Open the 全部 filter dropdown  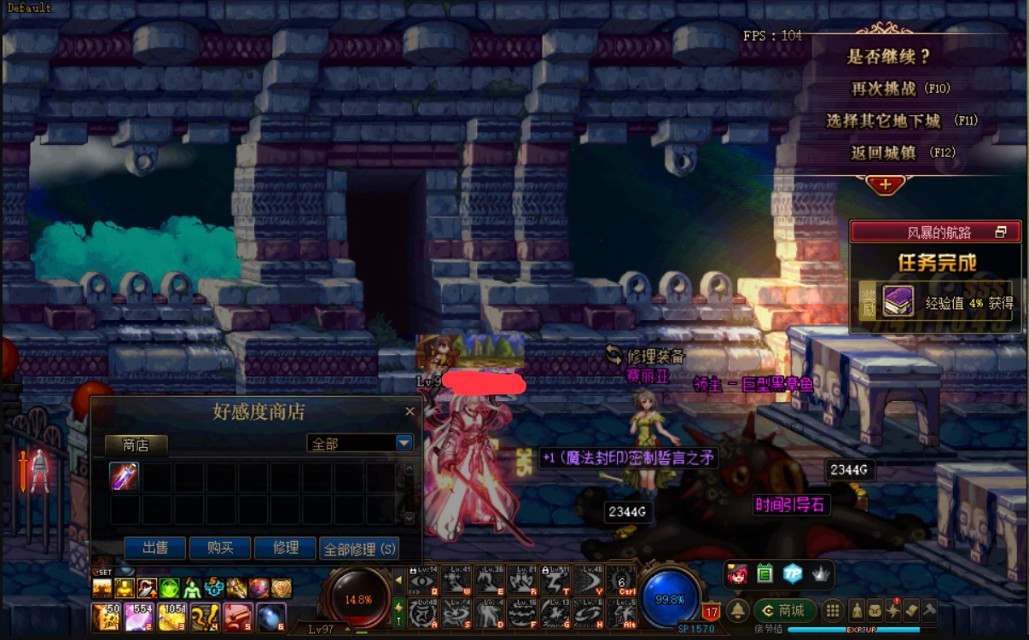click(404, 443)
